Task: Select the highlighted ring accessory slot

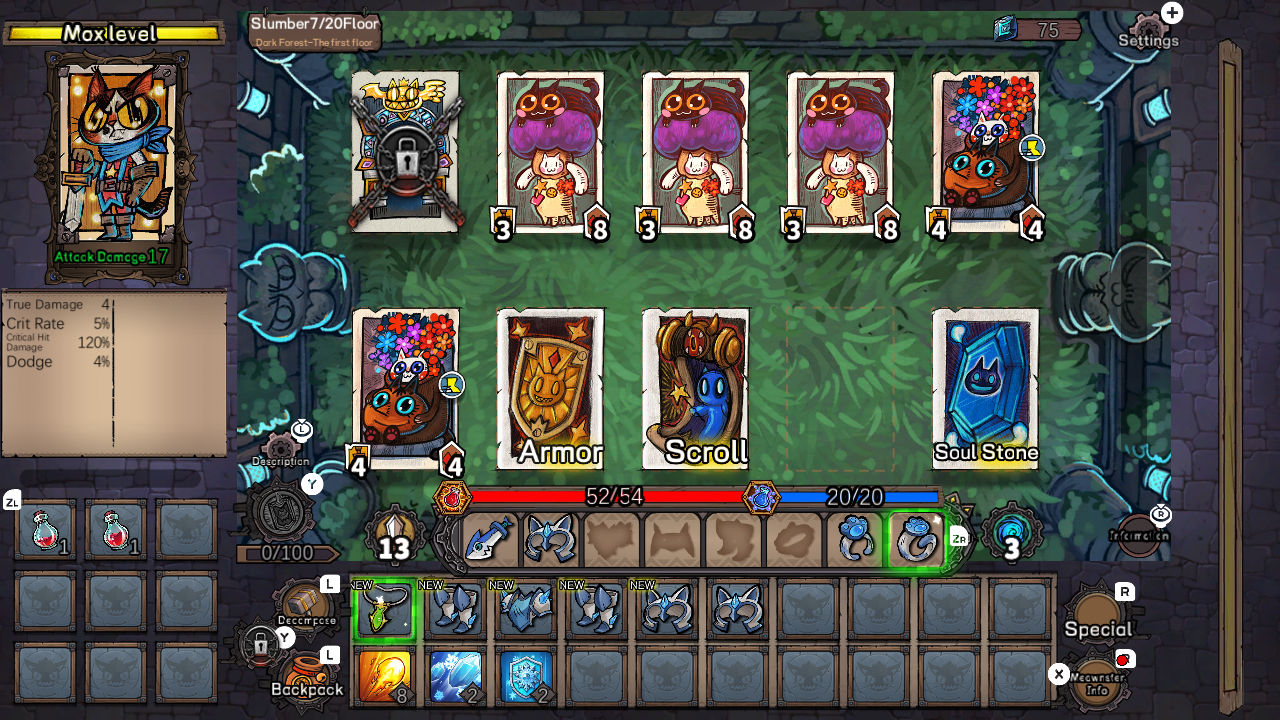Action: pyautogui.click(x=913, y=538)
